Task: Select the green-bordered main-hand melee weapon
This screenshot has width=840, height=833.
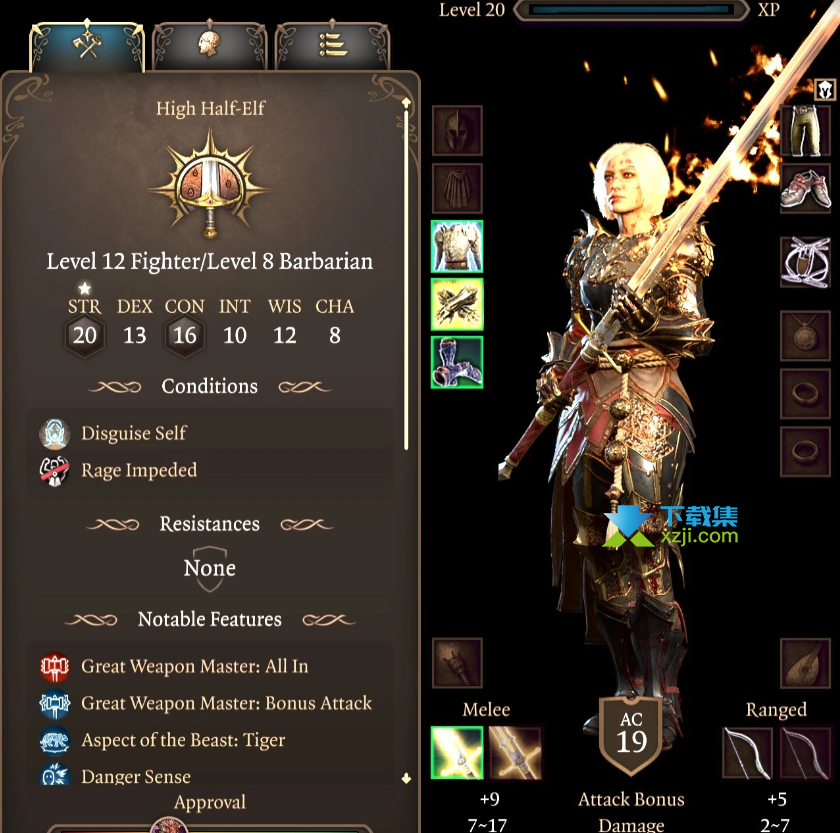Action: click(x=456, y=753)
